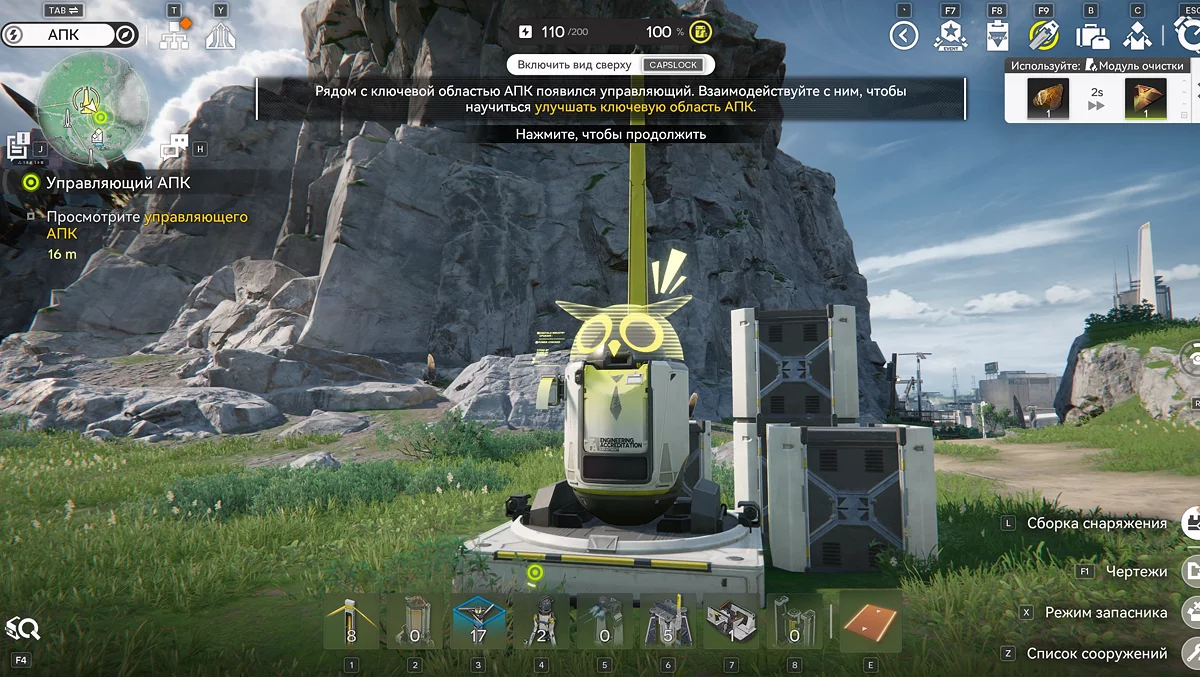The width and height of the screenshot is (1200, 677).
Task: Open the suitcase inventory icon
Action: 1091,36
